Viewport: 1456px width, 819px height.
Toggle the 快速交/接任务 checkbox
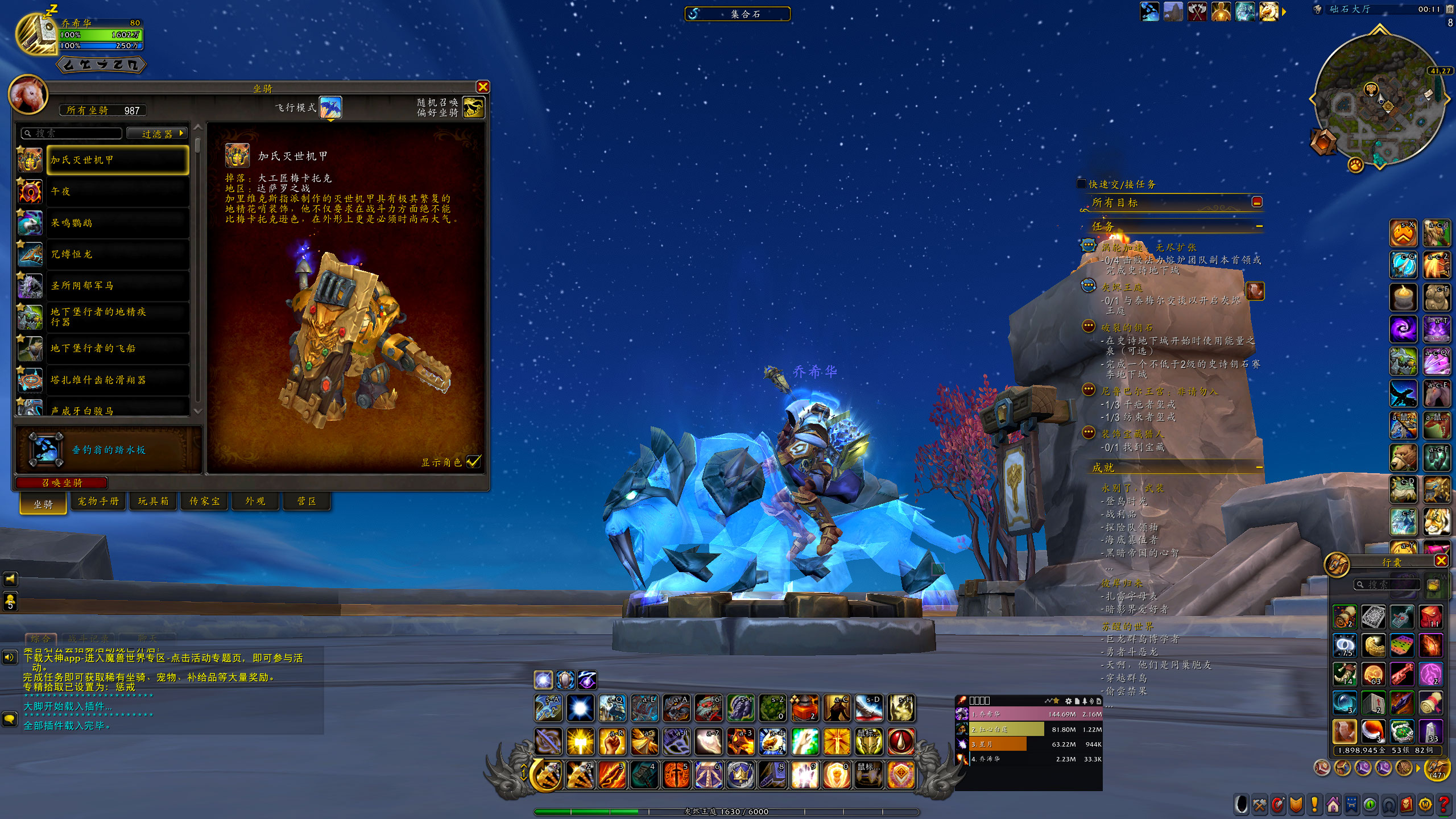point(1081,184)
